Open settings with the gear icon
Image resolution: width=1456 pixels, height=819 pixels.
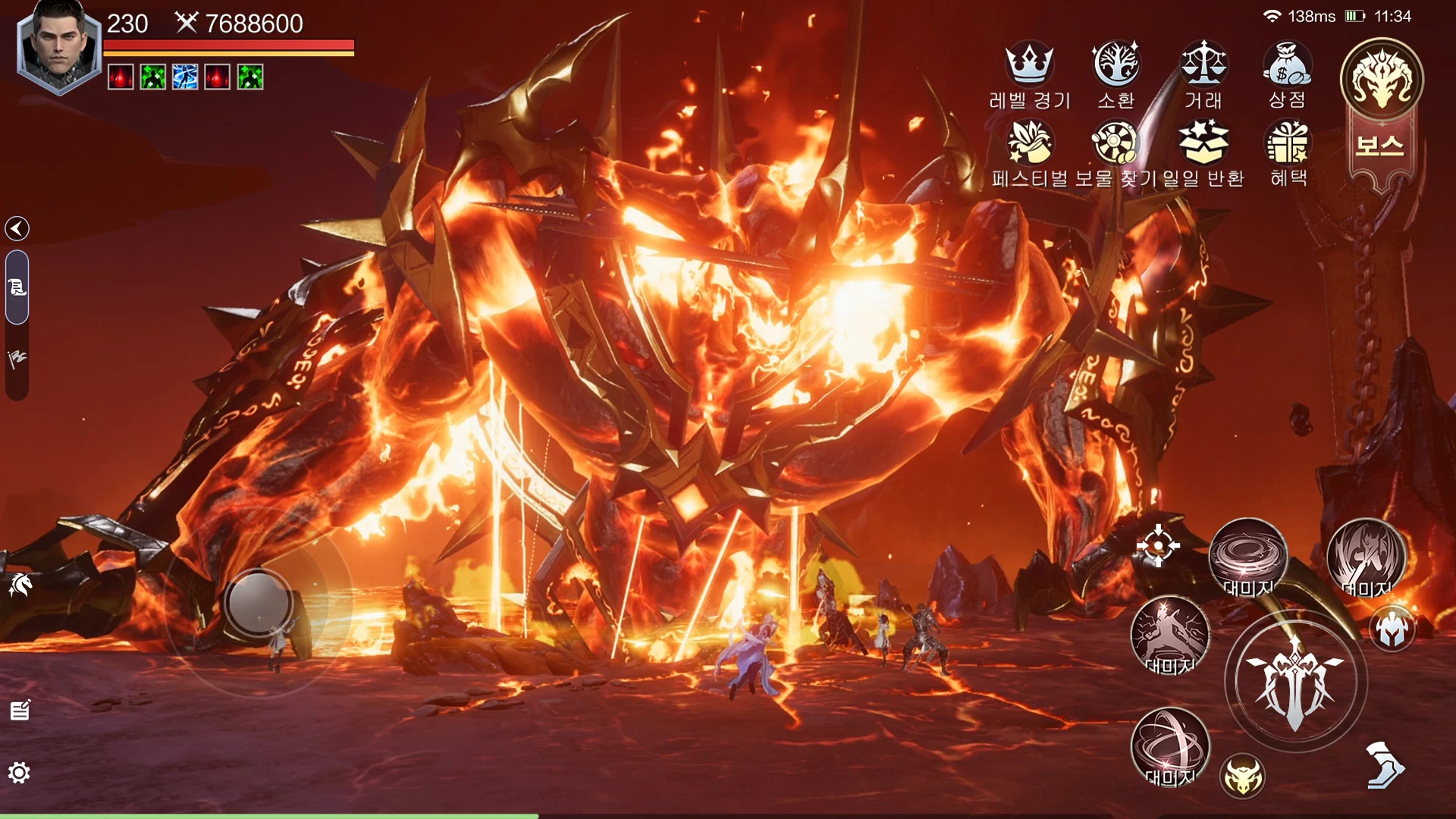(19, 773)
